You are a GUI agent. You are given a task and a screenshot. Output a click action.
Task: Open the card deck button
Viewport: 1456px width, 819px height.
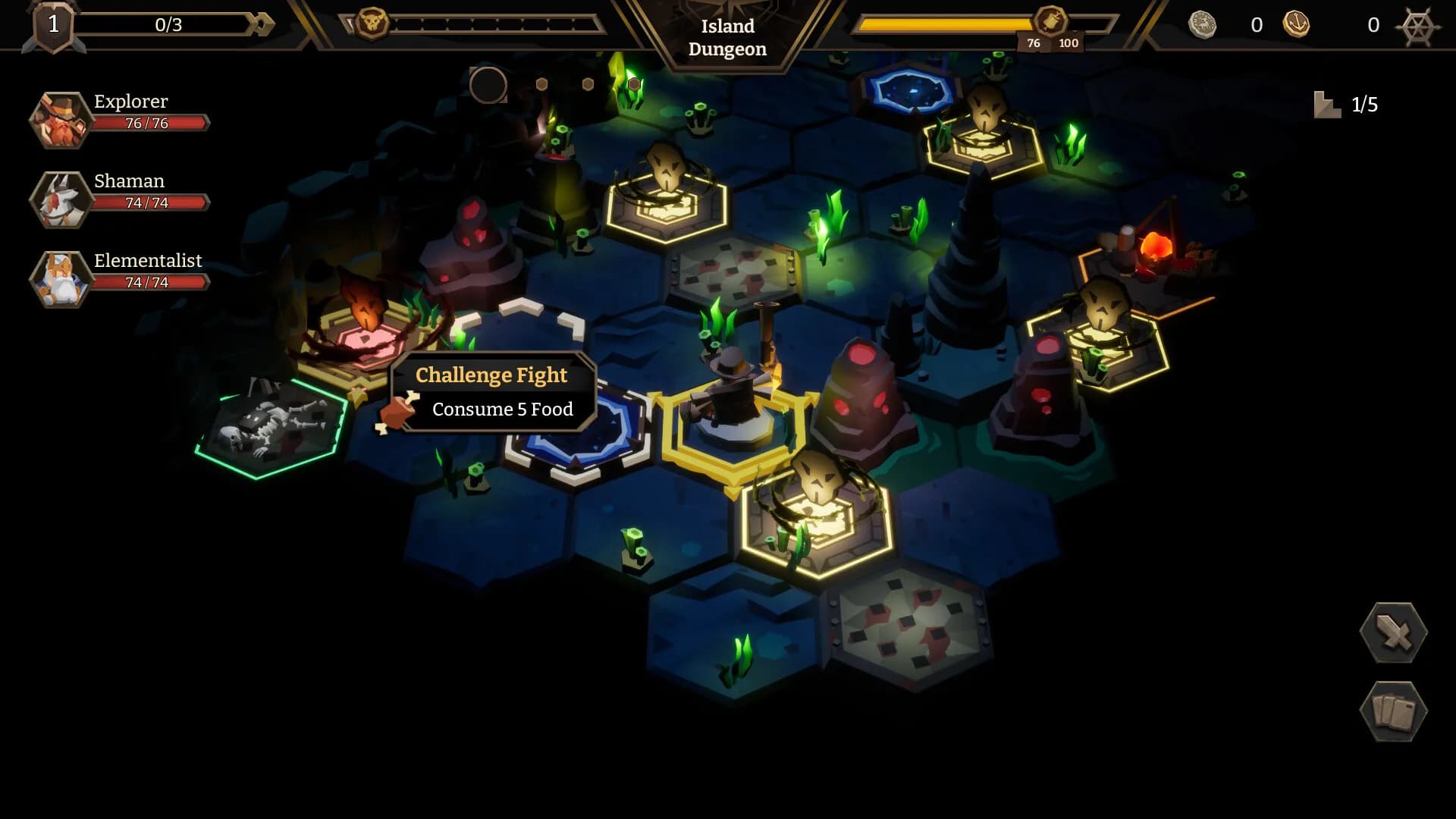(x=1394, y=711)
